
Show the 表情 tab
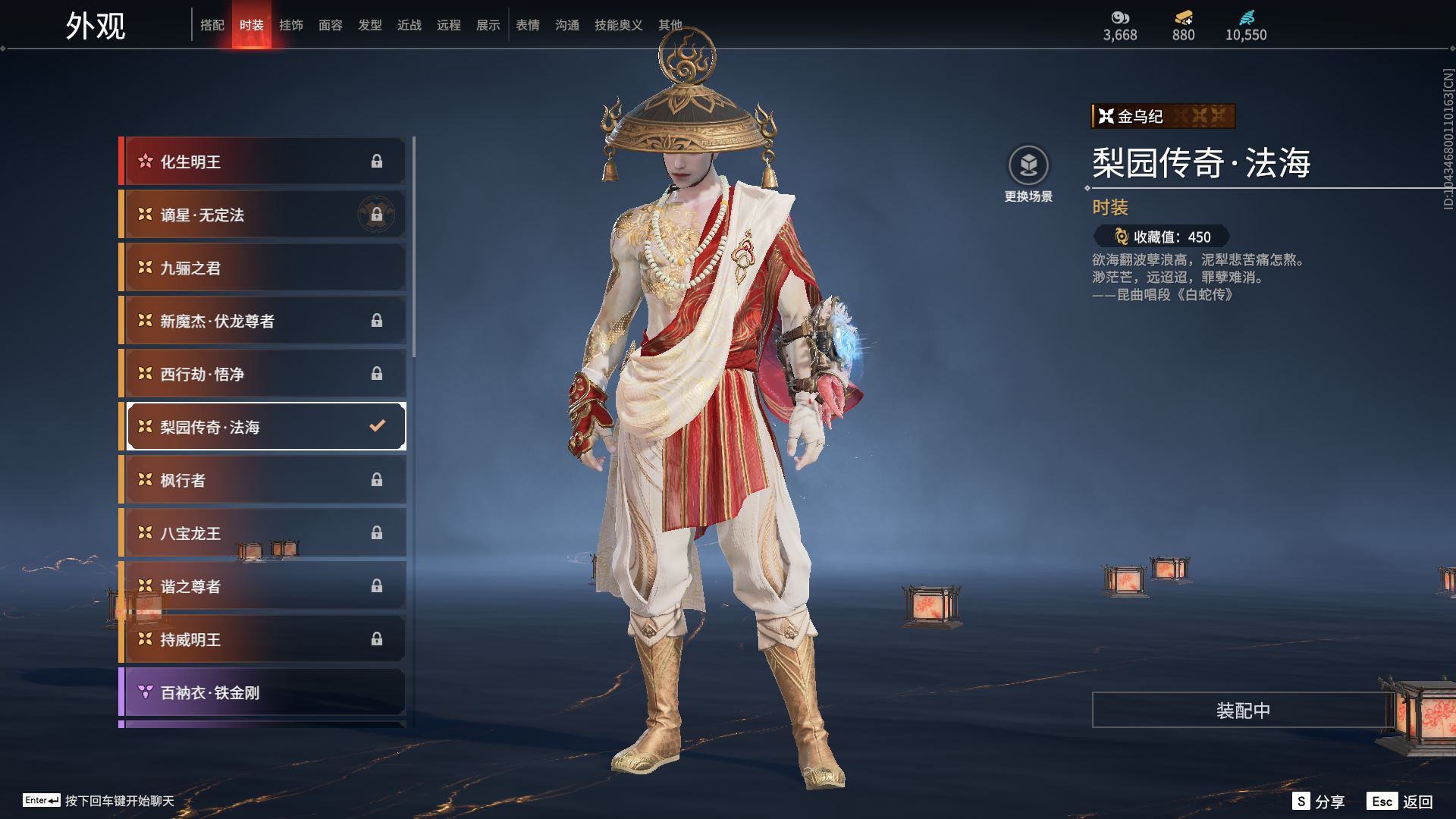[528, 25]
